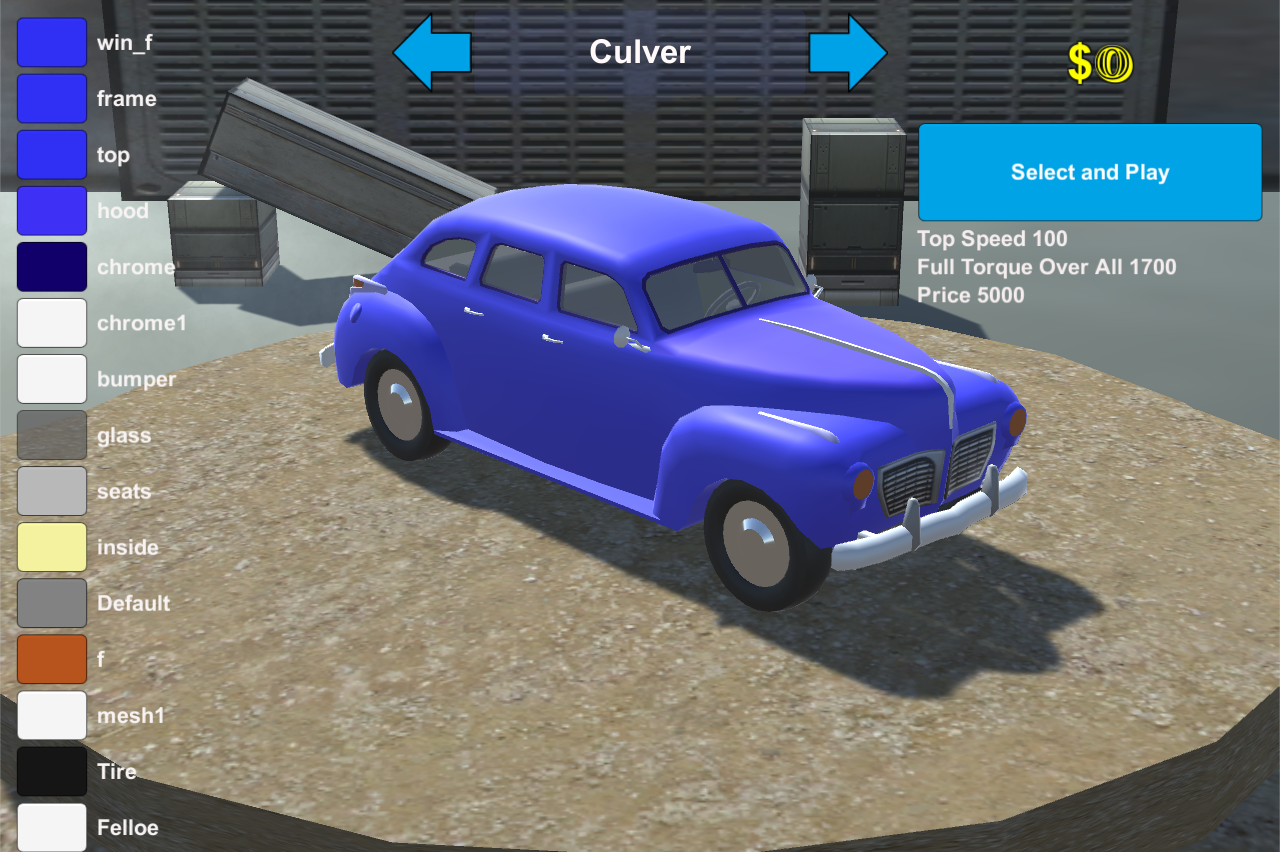
Task: Click the white chrome1 color swatch
Action: pos(52,323)
